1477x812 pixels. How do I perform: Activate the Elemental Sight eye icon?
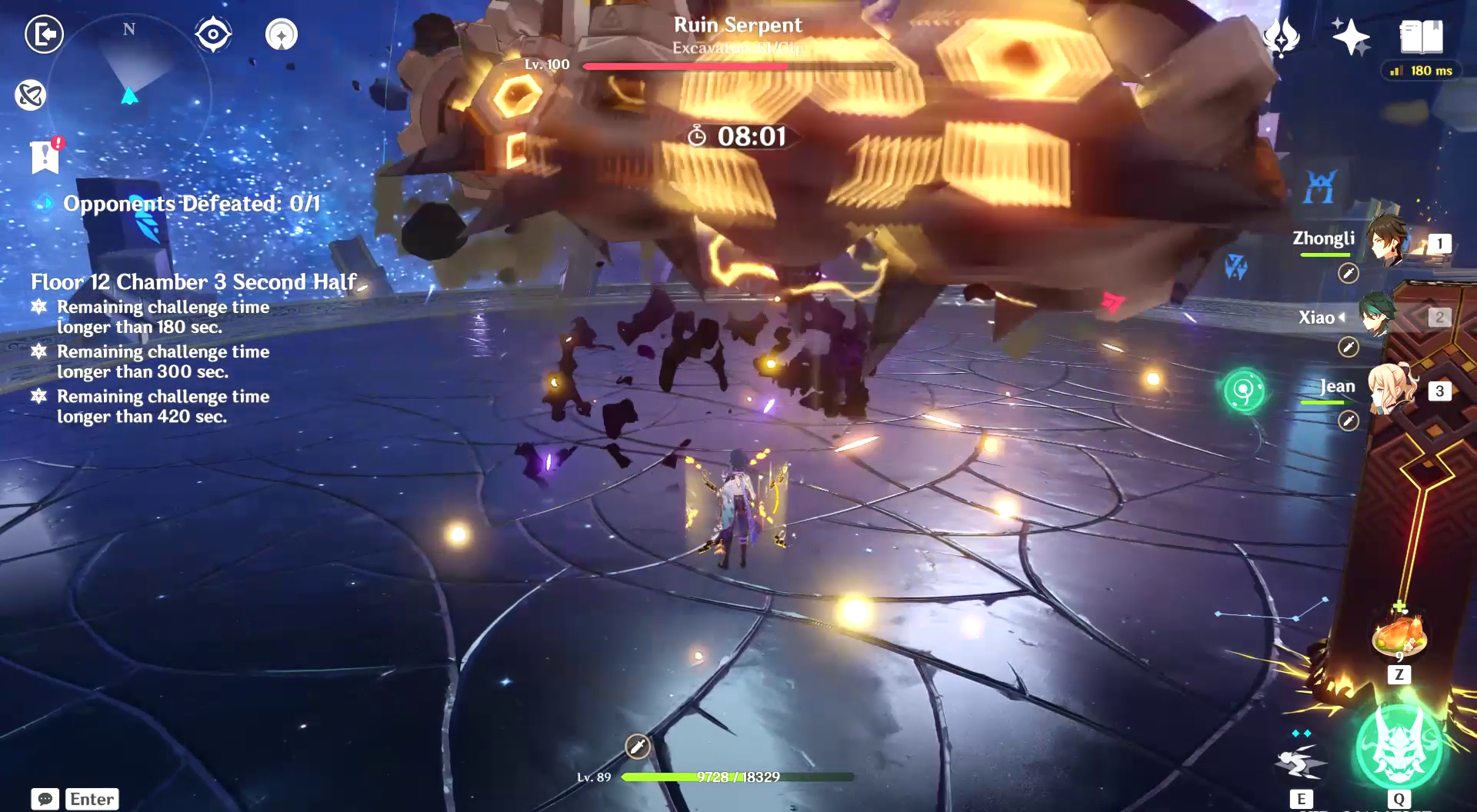(x=212, y=32)
